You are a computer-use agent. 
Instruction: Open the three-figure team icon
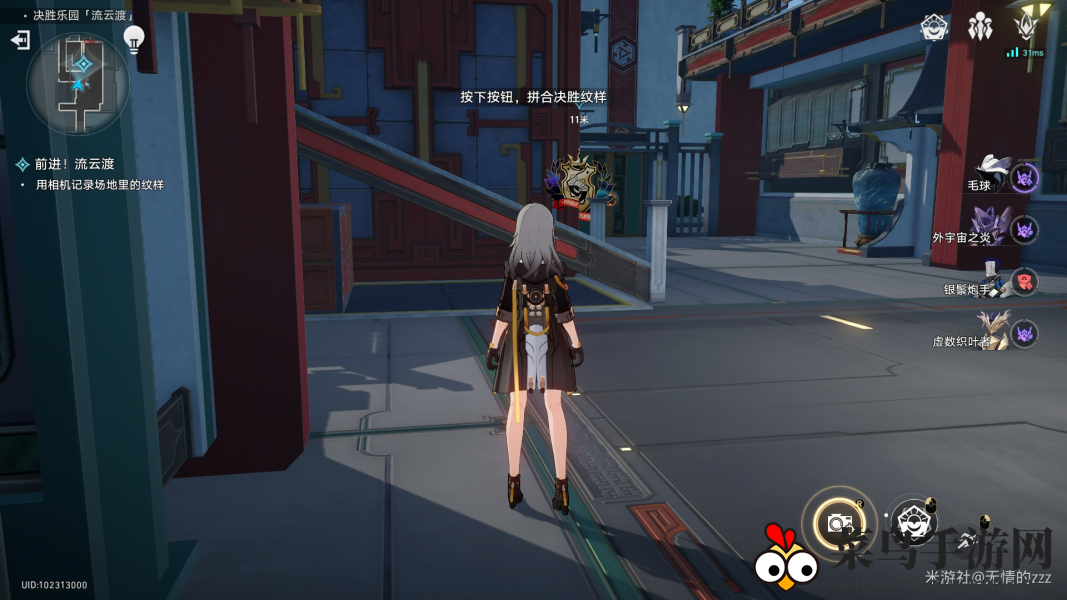point(980,27)
